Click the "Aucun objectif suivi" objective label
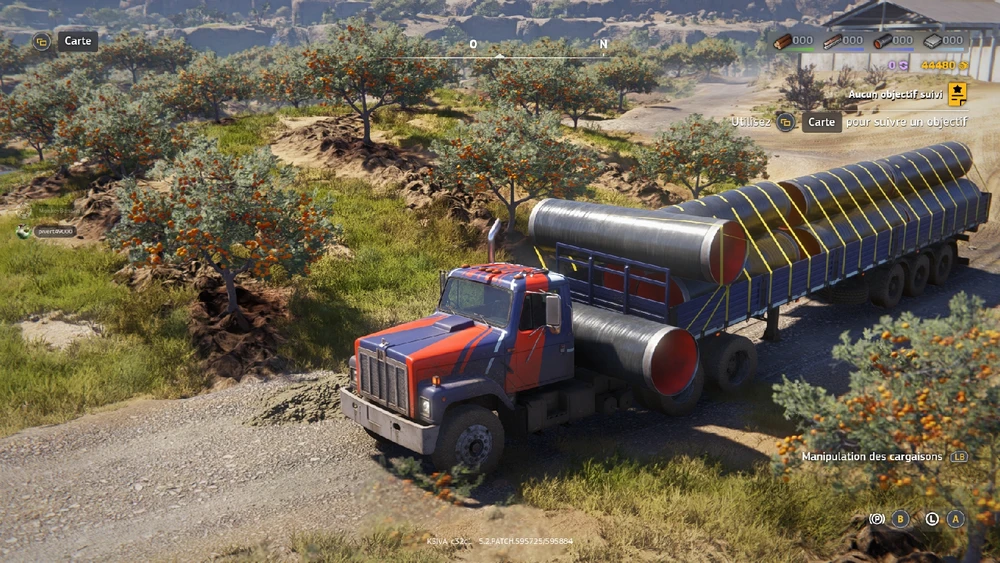Screen dimensions: 1000x563 895,94
